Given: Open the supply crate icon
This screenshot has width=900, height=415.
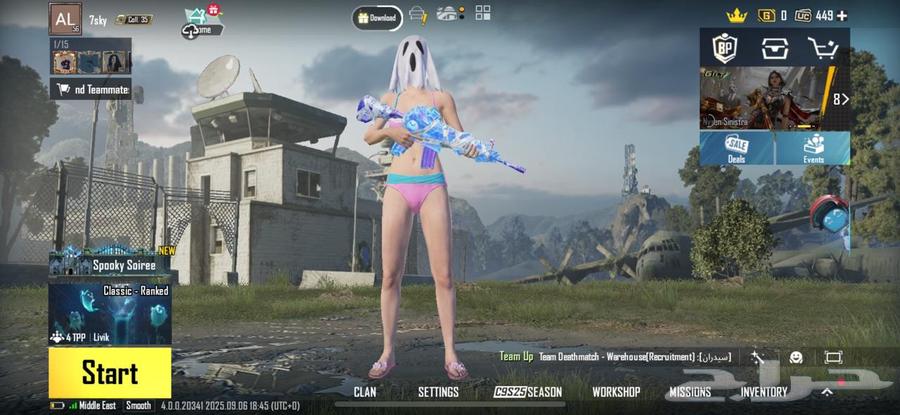Looking at the screenshot, I should (774, 46).
